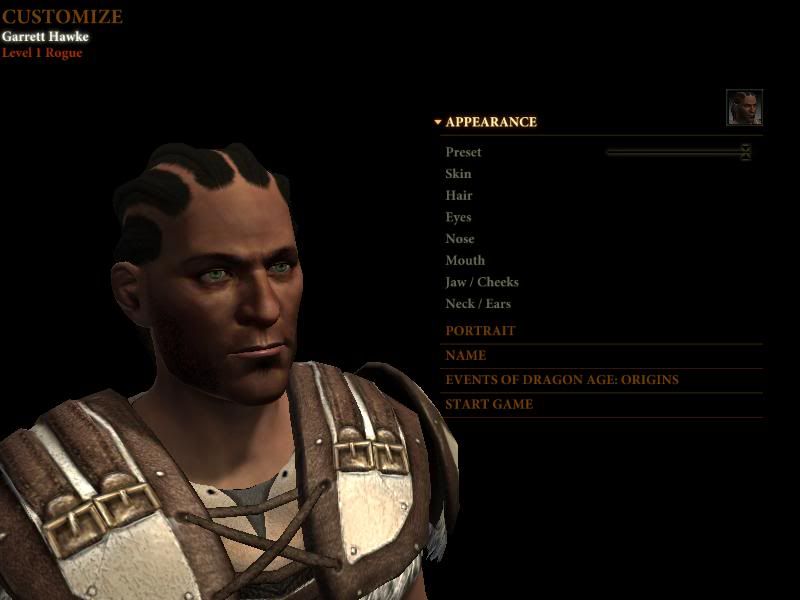Select the Nose customization entry
The width and height of the screenshot is (800, 600).
(x=460, y=239)
